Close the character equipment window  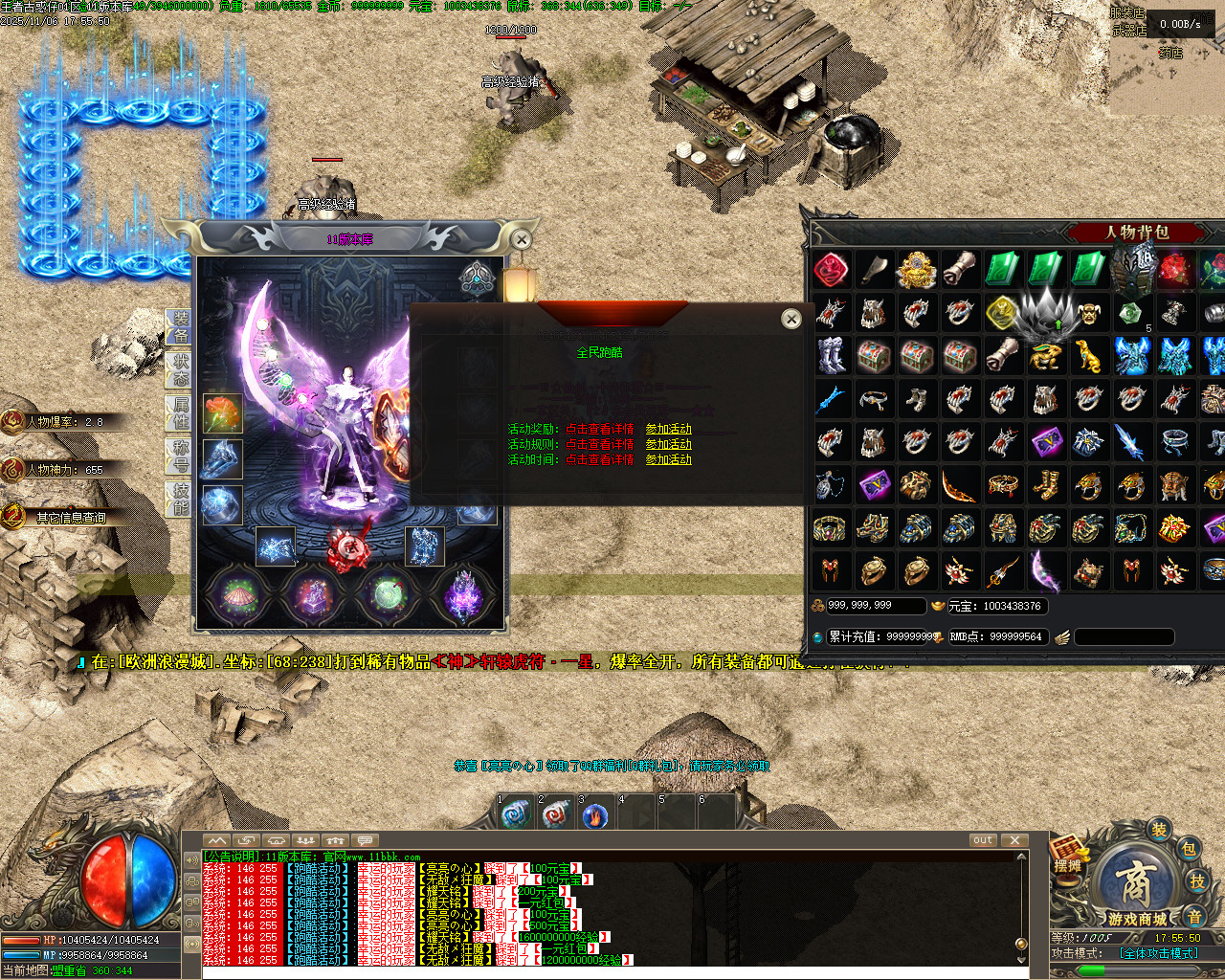coord(521,239)
